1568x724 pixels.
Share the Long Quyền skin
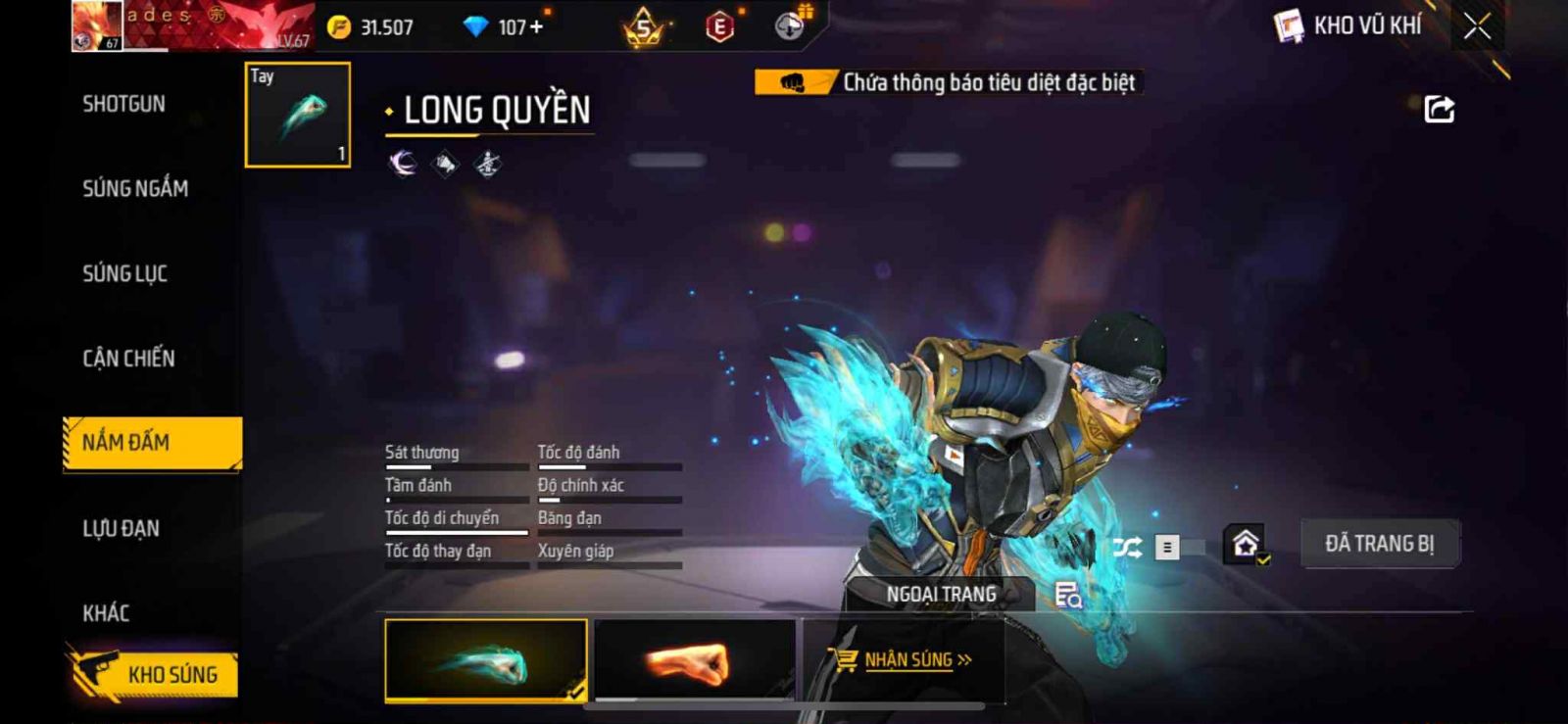click(x=1439, y=109)
